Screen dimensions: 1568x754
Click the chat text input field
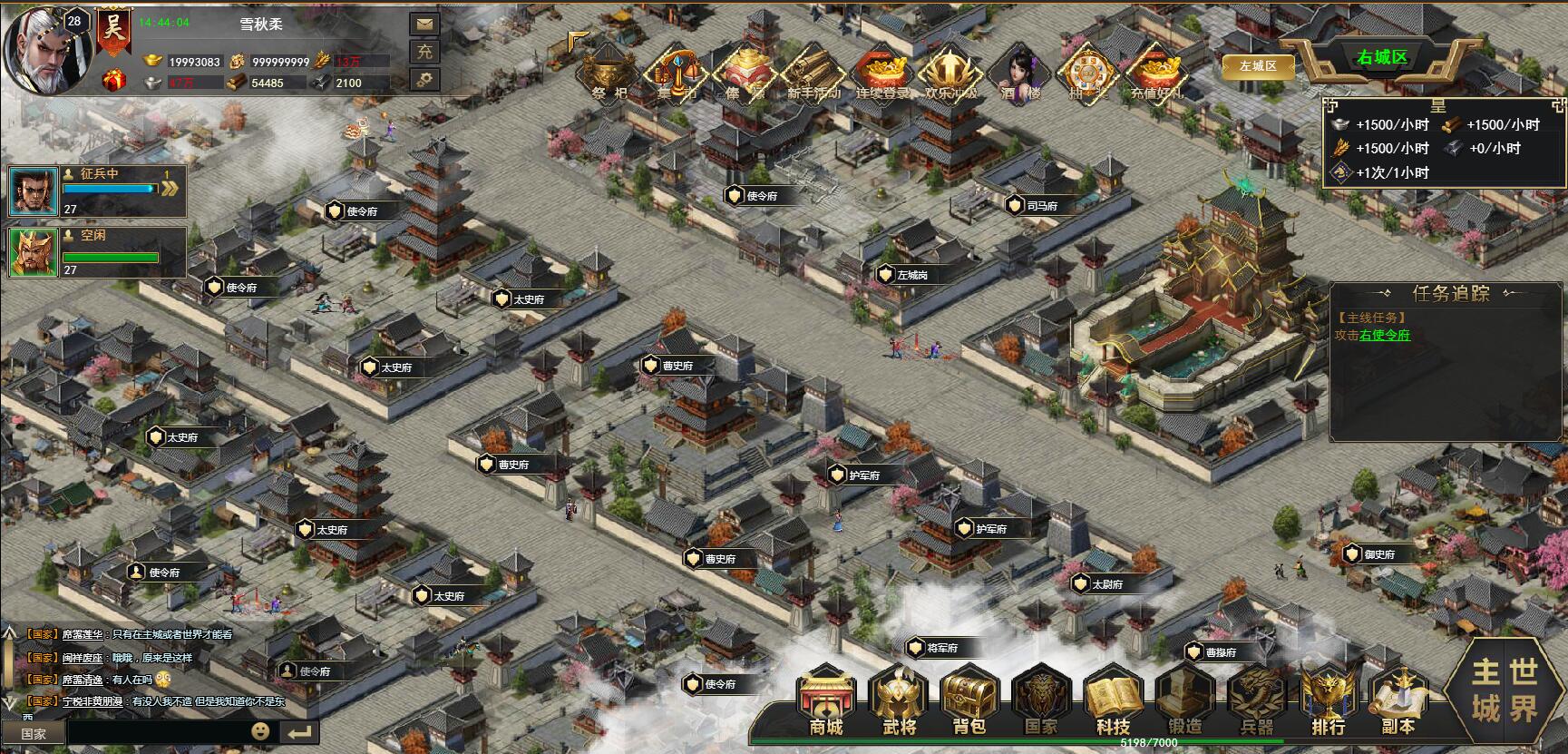(x=159, y=732)
